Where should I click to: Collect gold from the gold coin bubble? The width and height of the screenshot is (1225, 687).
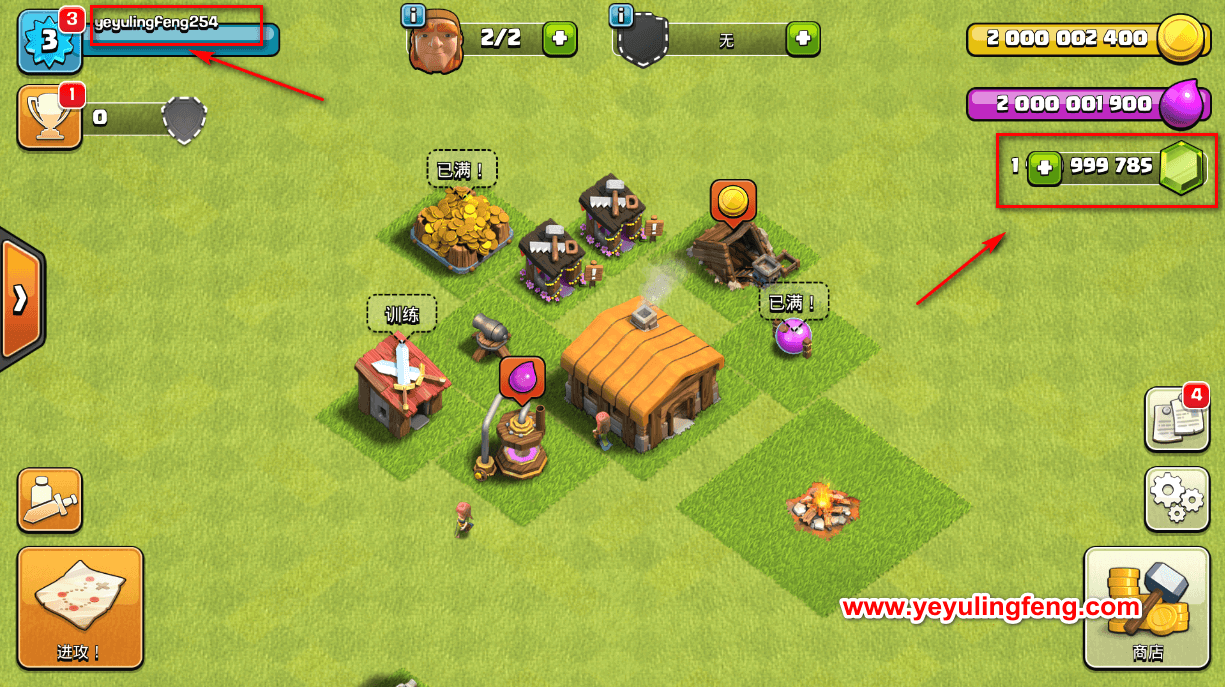[x=733, y=200]
